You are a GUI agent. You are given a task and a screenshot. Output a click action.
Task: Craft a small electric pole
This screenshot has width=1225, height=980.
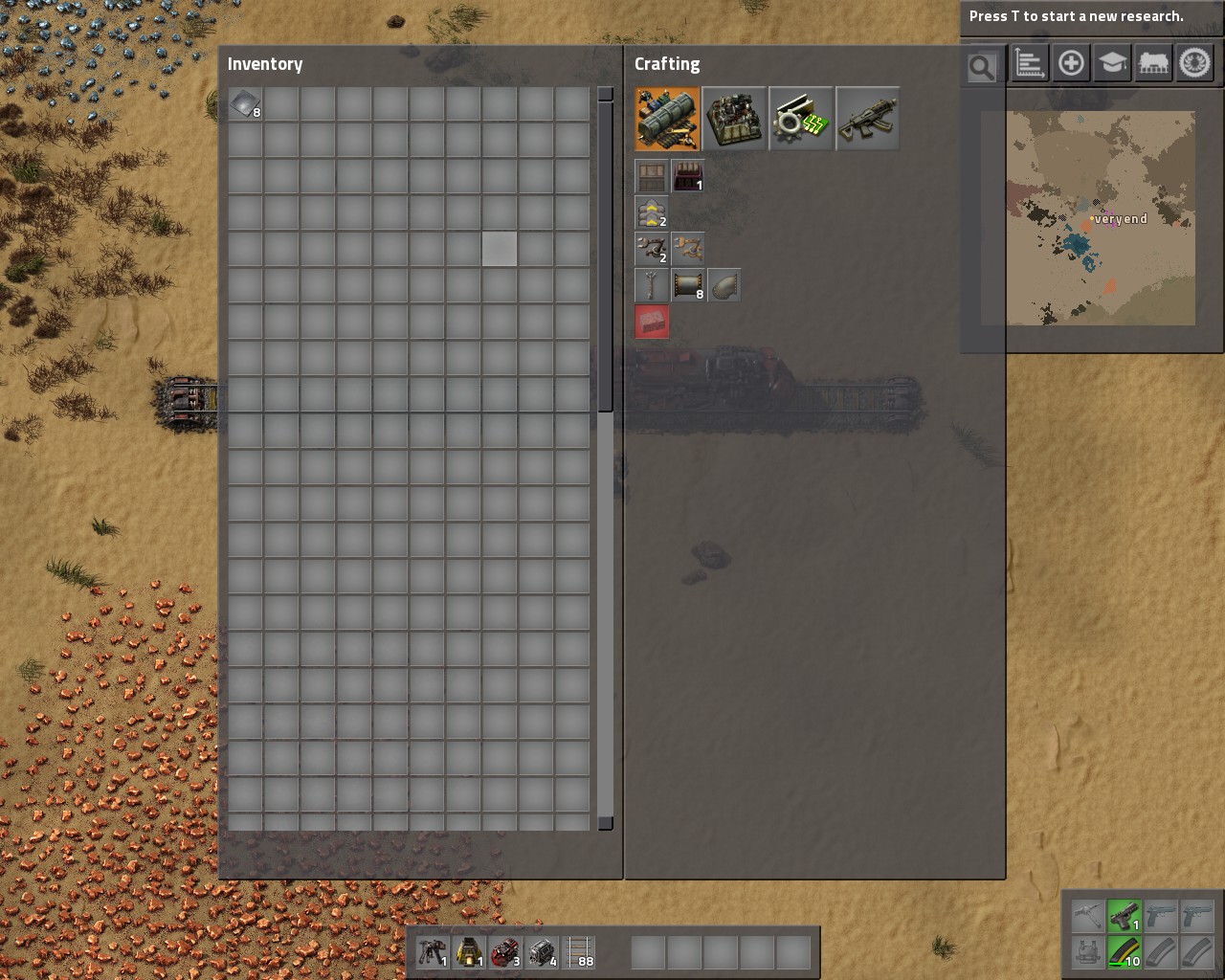tap(652, 285)
